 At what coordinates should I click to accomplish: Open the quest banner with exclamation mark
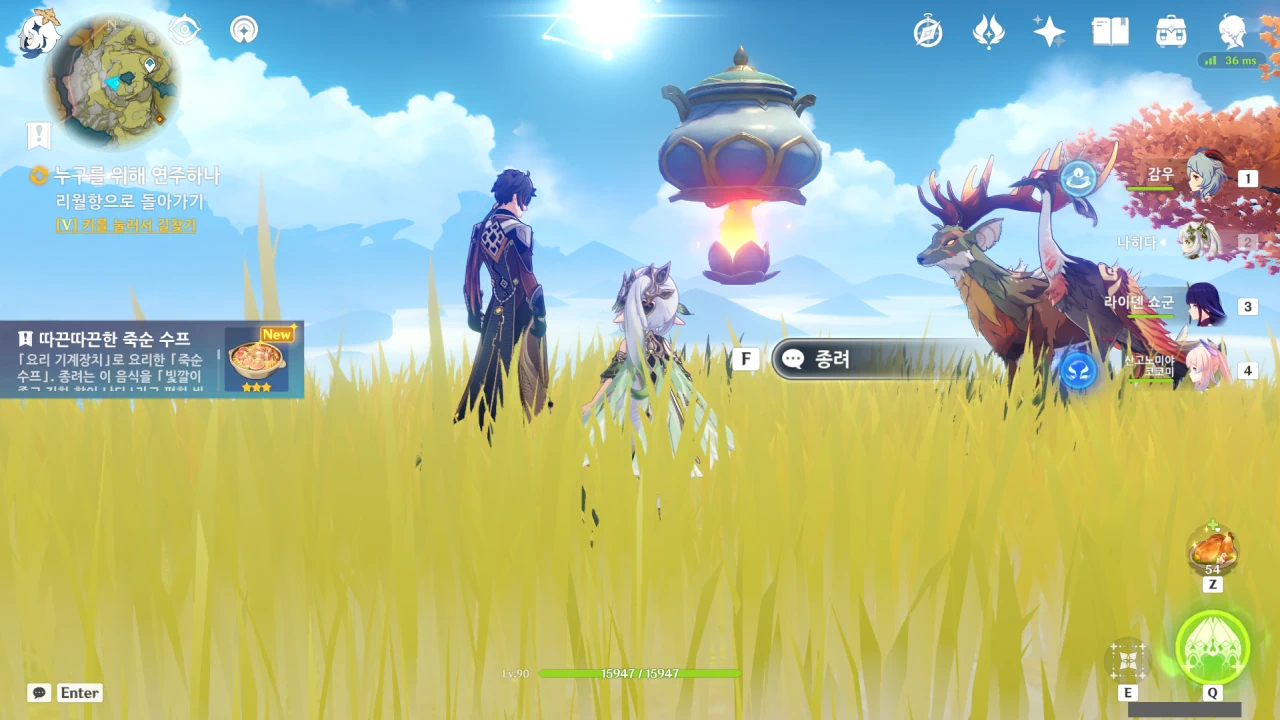coord(39,136)
